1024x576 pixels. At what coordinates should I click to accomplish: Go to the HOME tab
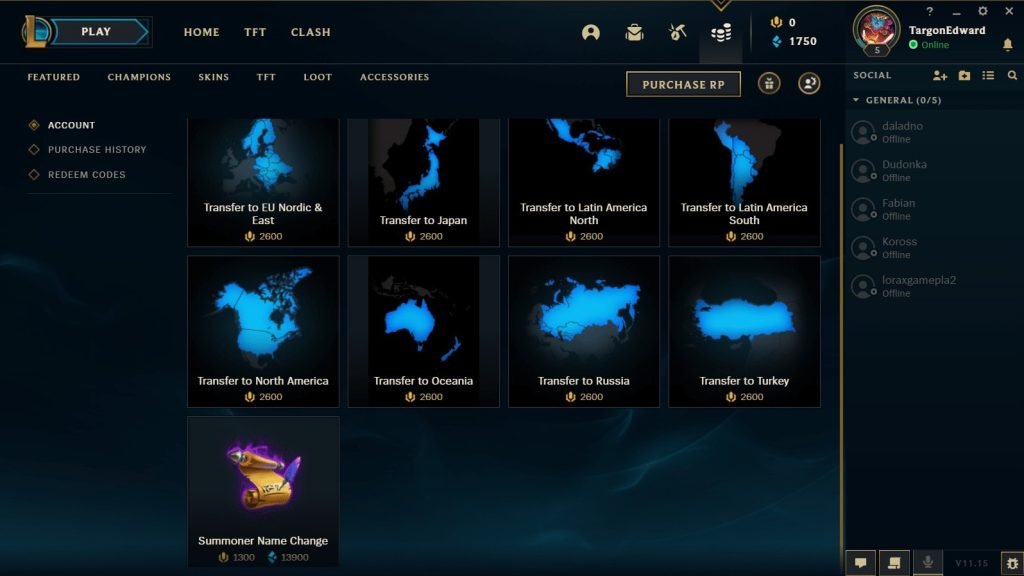pyautogui.click(x=201, y=32)
